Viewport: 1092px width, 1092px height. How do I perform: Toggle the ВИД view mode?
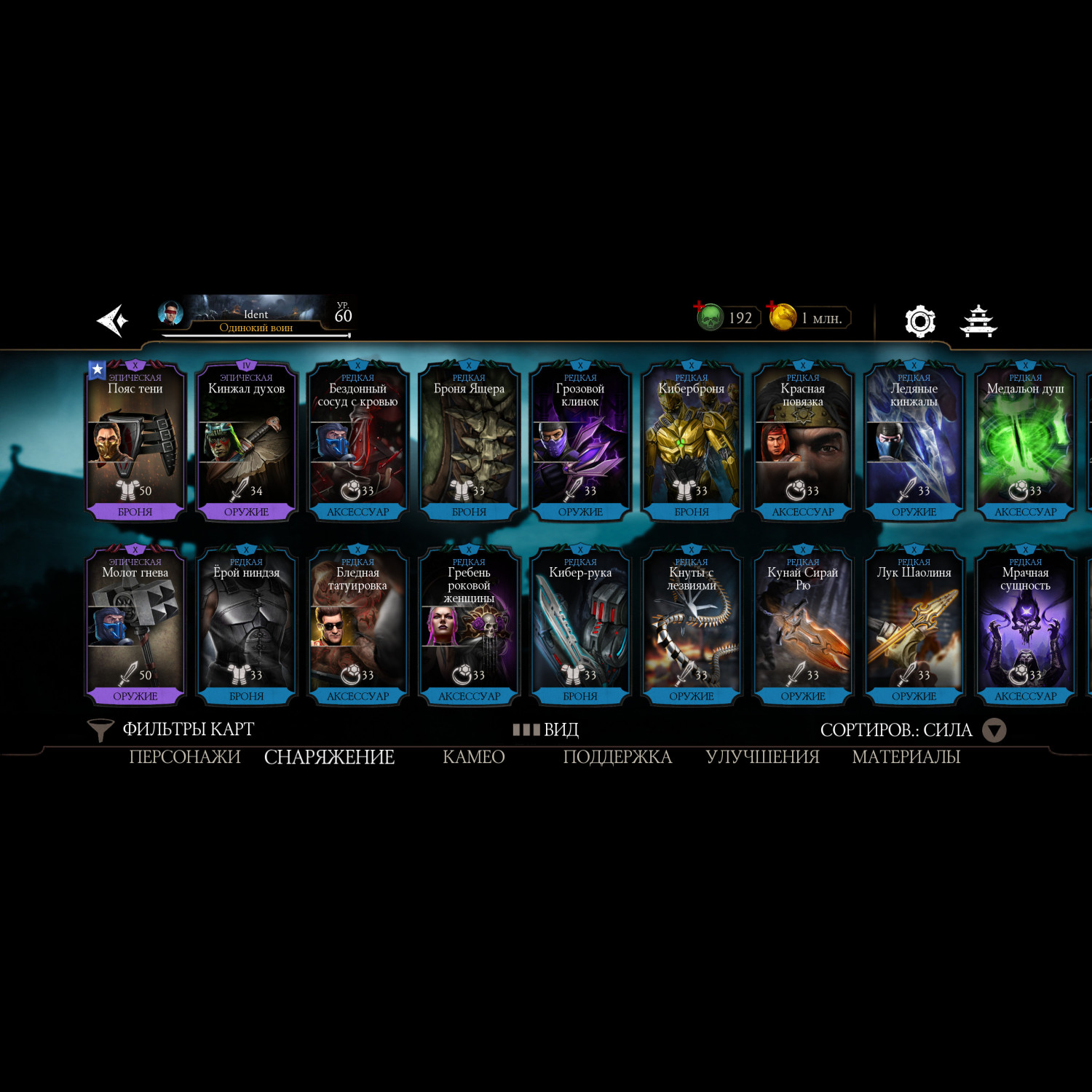point(546,729)
